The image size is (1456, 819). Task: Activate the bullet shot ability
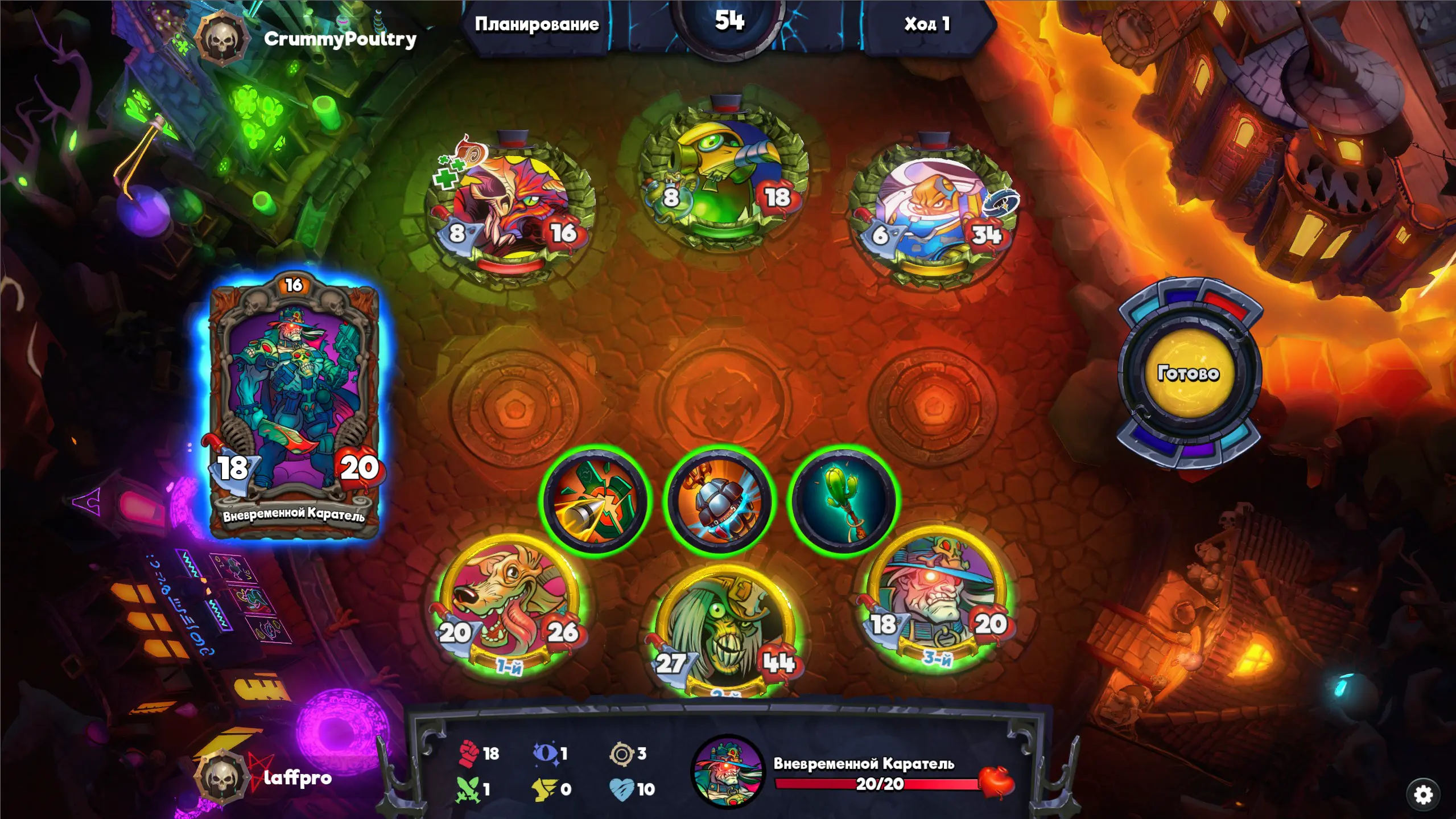click(x=595, y=500)
